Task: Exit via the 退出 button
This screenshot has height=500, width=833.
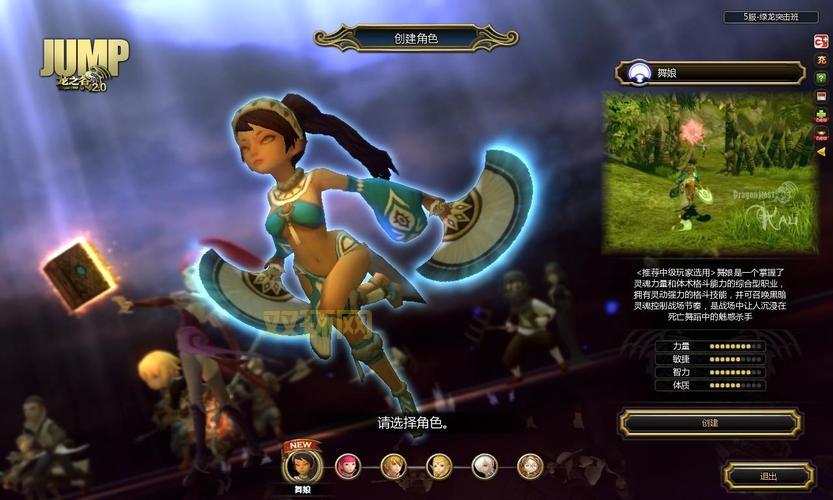Action: pyautogui.click(x=769, y=476)
